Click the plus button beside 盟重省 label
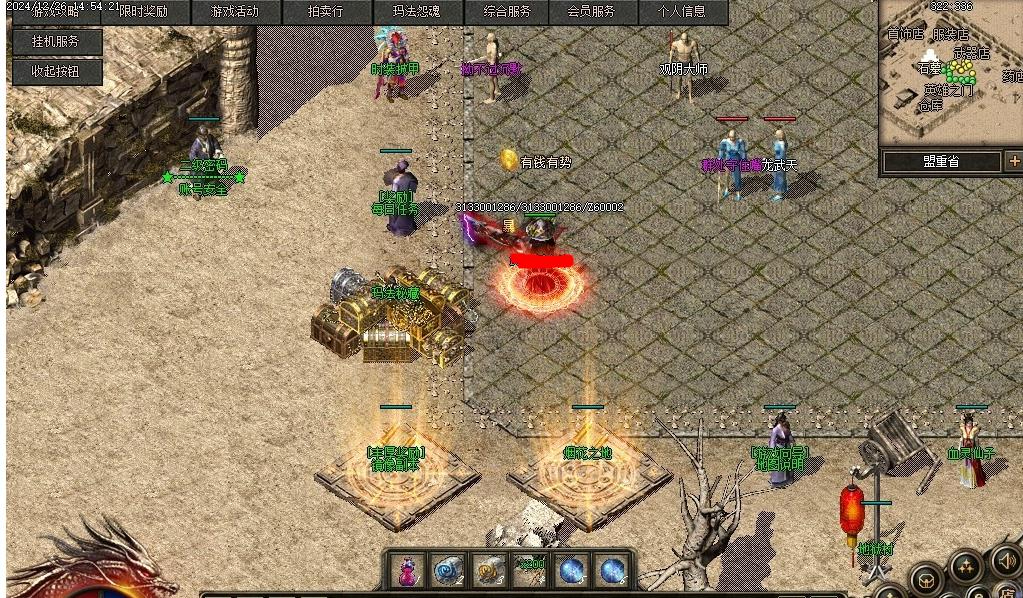Screen dimensions: 1023x598 click(x=1013, y=161)
